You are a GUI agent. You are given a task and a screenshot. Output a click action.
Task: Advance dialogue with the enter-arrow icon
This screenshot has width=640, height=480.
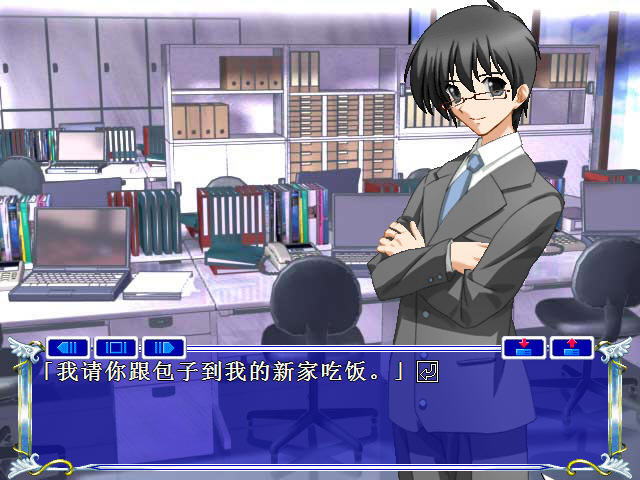427,372
